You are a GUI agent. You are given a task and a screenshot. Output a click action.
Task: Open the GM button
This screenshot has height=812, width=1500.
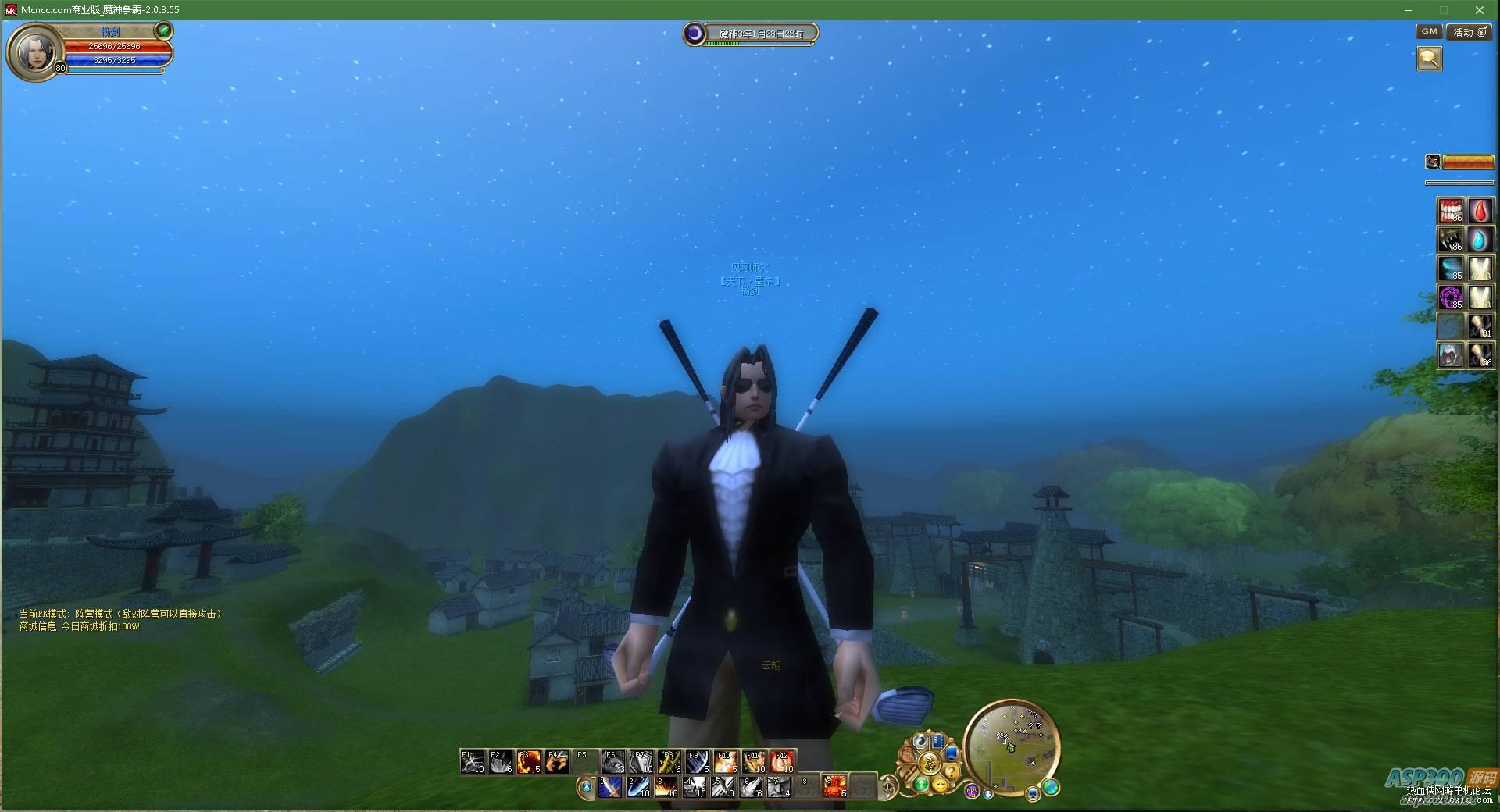click(x=1429, y=31)
